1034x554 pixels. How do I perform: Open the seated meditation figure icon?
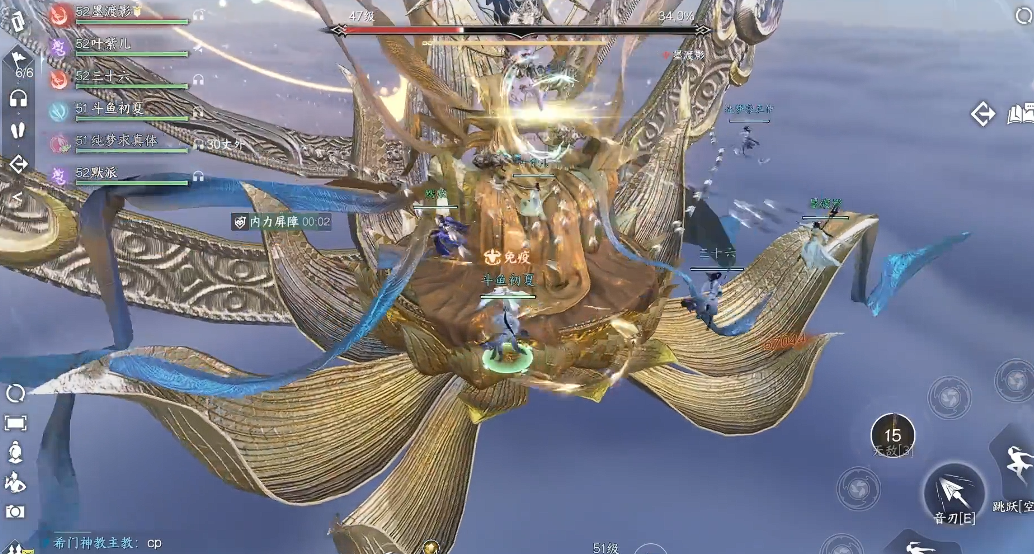tap(16, 452)
